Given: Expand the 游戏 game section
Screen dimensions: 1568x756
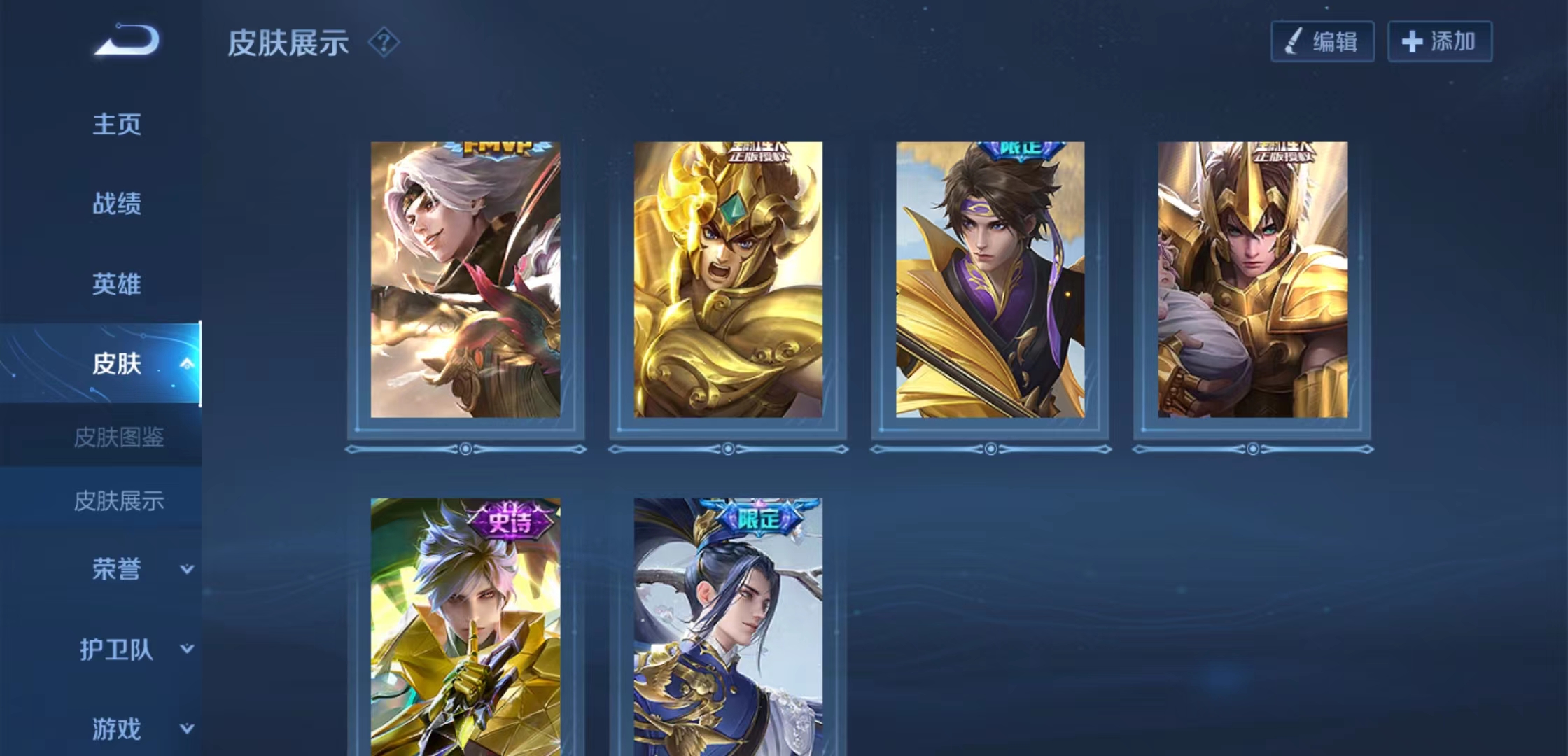Looking at the screenshot, I should tap(186, 729).
